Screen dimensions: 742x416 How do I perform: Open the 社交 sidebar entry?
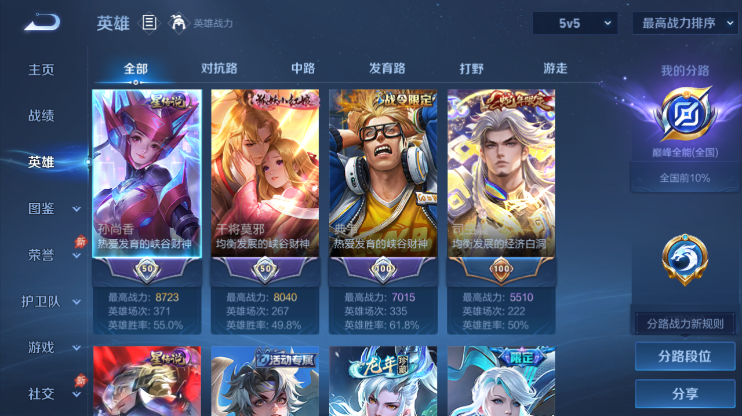tap(41, 393)
